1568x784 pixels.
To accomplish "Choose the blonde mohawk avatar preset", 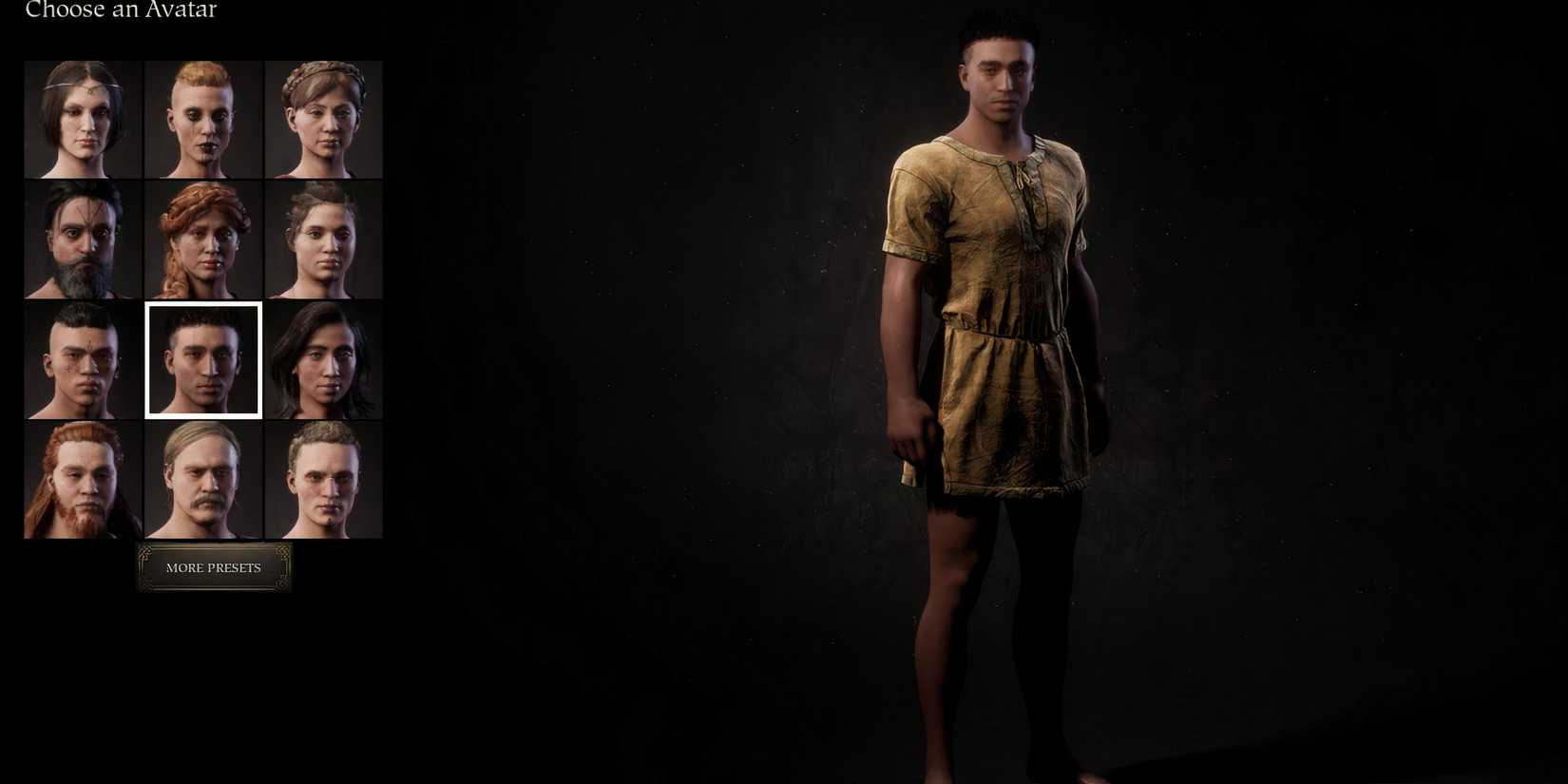I will tap(202, 119).
